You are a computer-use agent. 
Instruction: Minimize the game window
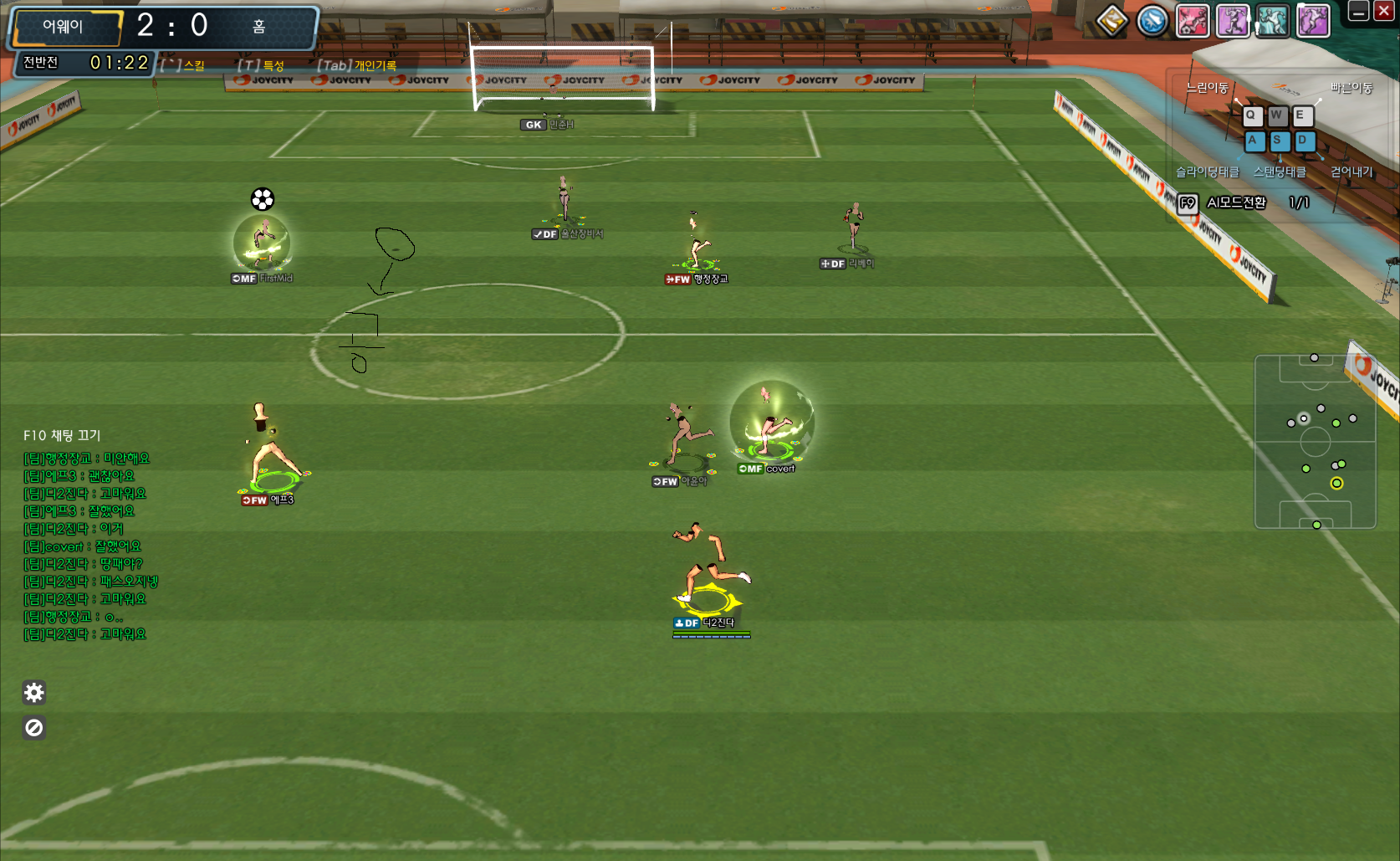(x=1359, y=12)
